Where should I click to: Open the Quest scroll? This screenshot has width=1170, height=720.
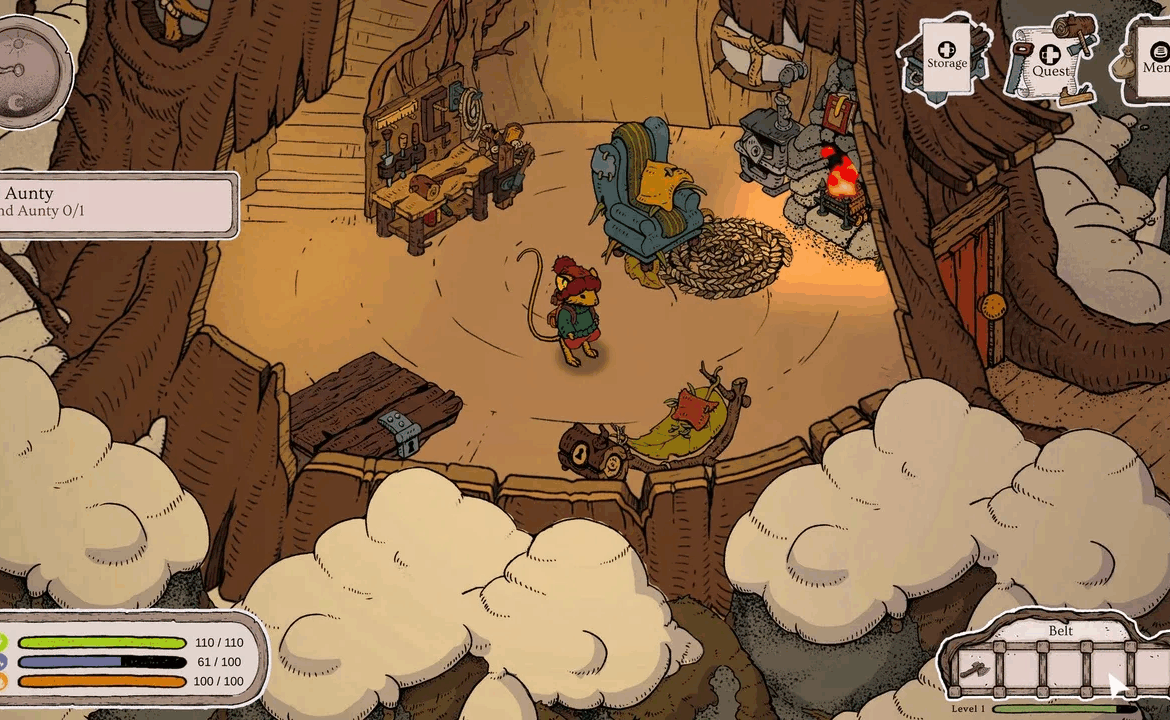[1049, 61]
